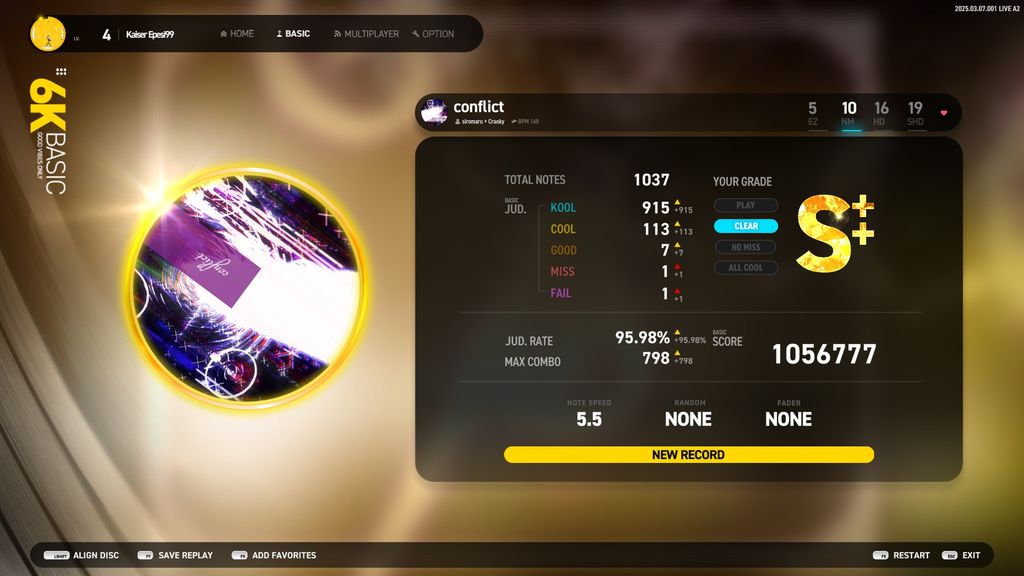Click the NO MISS badge

[x=746, y=247]
